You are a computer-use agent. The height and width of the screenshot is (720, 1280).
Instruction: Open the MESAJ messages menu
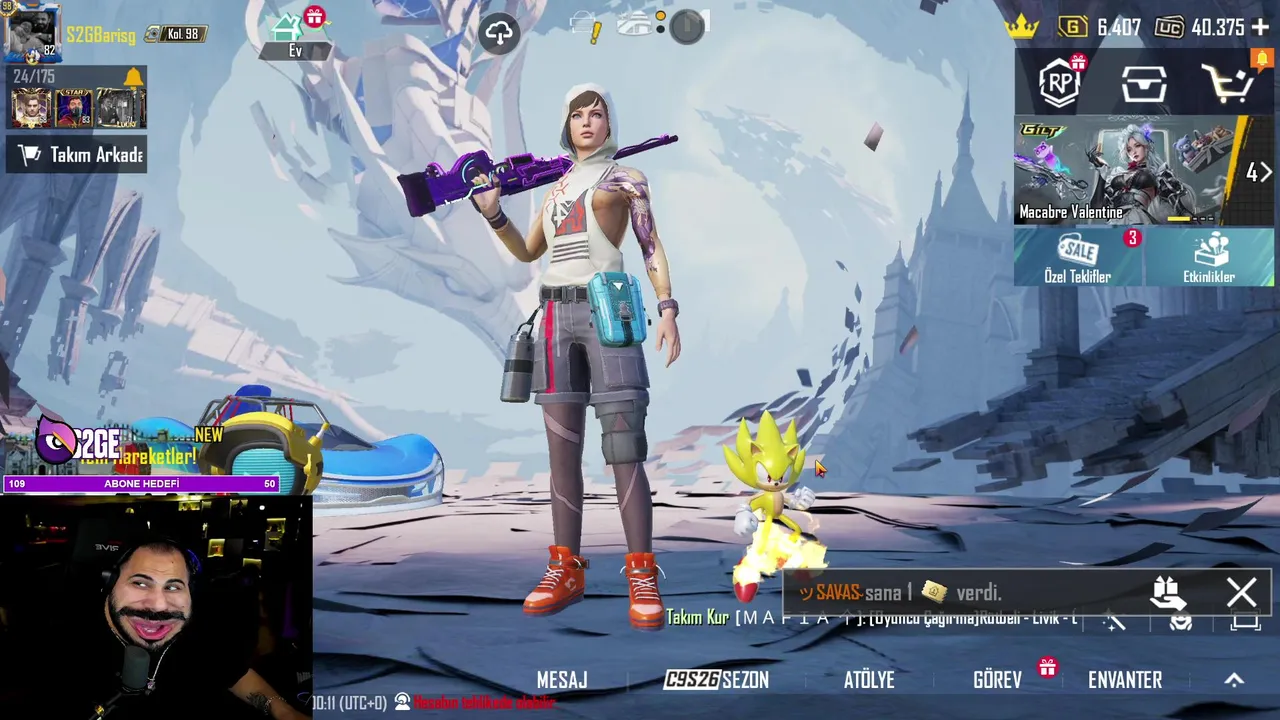click(x=562, y=680)
